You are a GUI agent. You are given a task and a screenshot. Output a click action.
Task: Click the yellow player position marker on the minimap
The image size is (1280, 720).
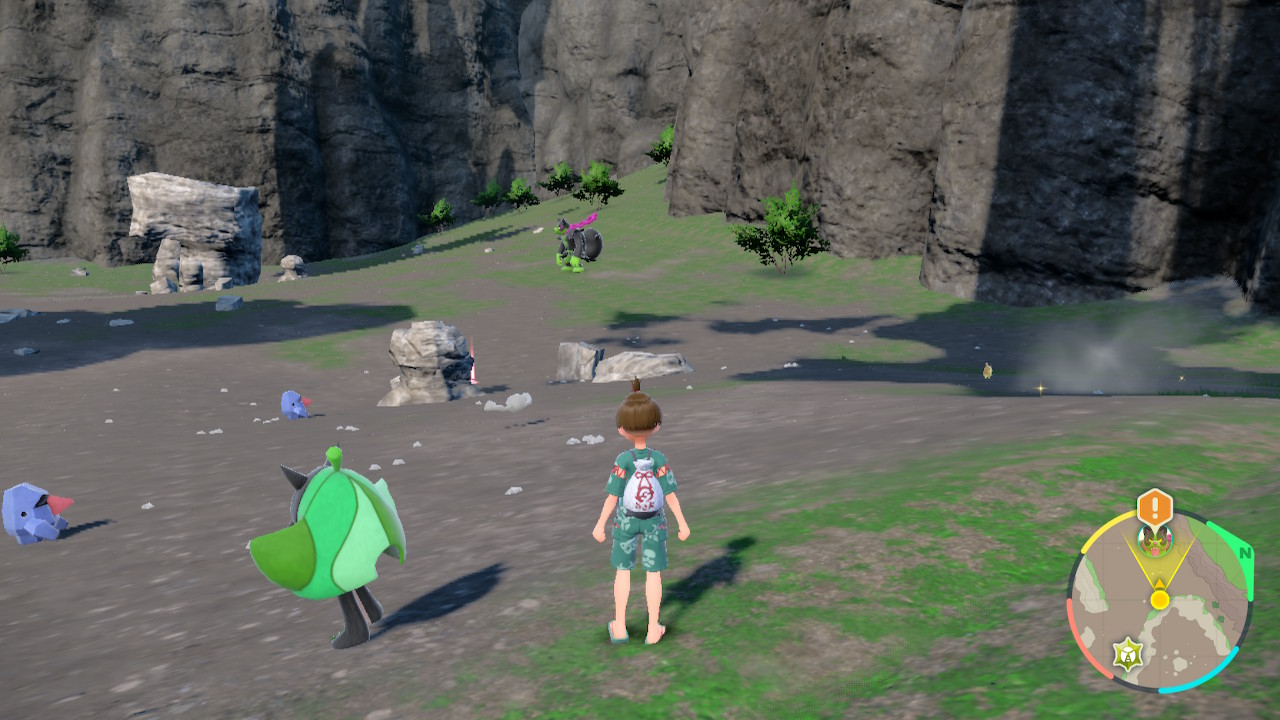coord(1160,599)
